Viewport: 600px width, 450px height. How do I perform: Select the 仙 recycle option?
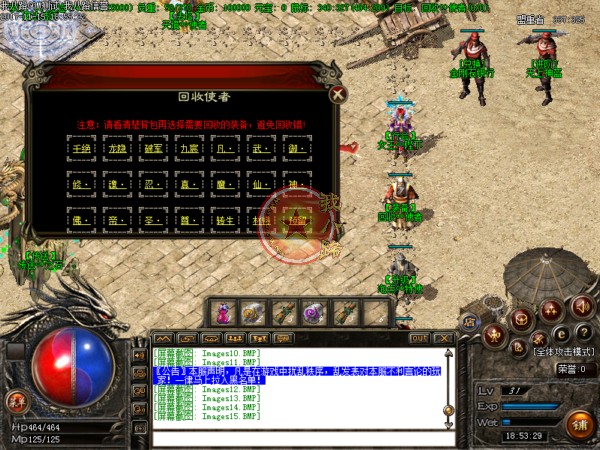(261, 185)
